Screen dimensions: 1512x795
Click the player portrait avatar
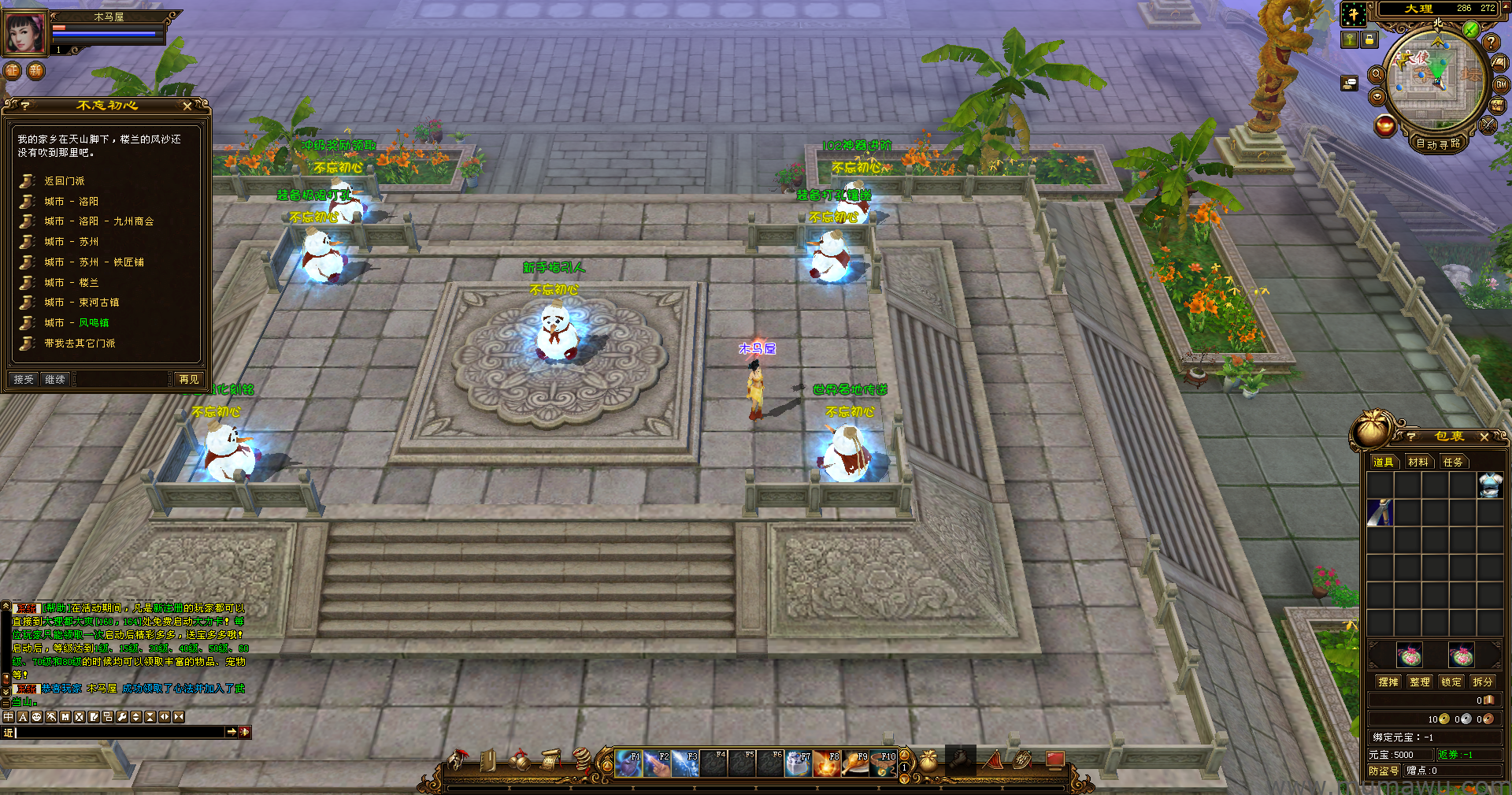tap(25, 33)
